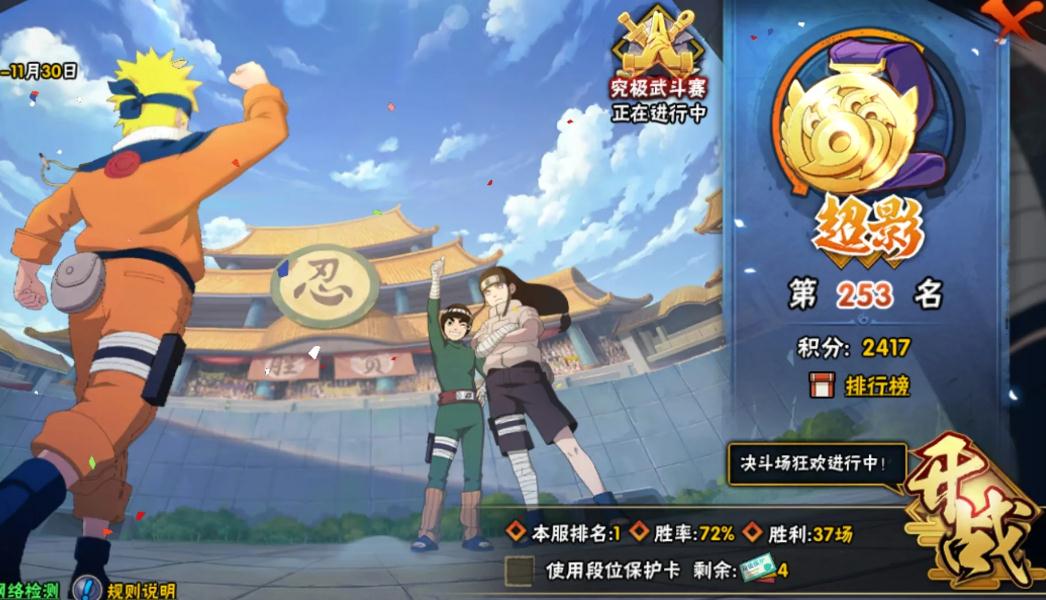This screenshot has height=600, width=1046.
Task: Close the duel arena with the orange X
Action: point(1013,17)
